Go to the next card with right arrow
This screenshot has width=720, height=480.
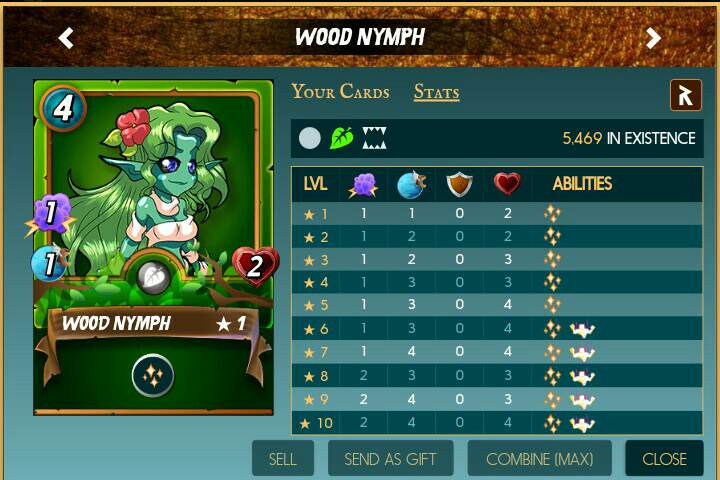pos(653,38)
